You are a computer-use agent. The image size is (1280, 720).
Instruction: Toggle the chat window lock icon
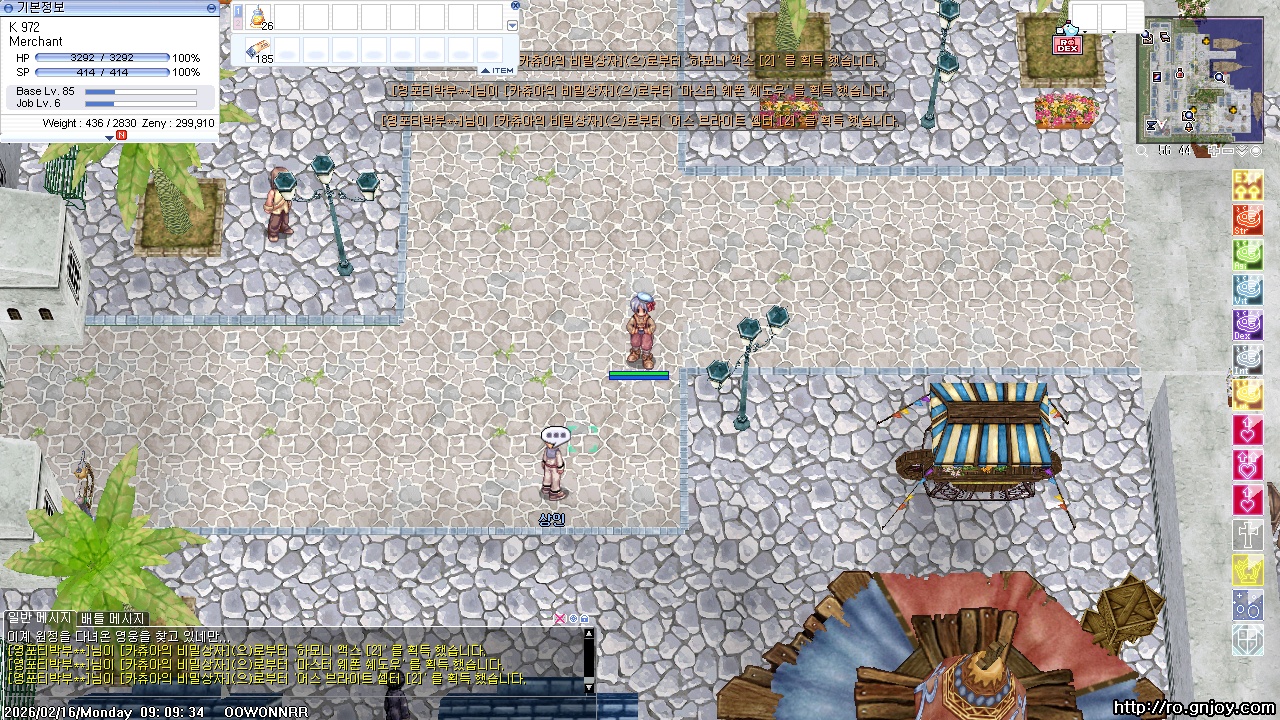[584, 619]
